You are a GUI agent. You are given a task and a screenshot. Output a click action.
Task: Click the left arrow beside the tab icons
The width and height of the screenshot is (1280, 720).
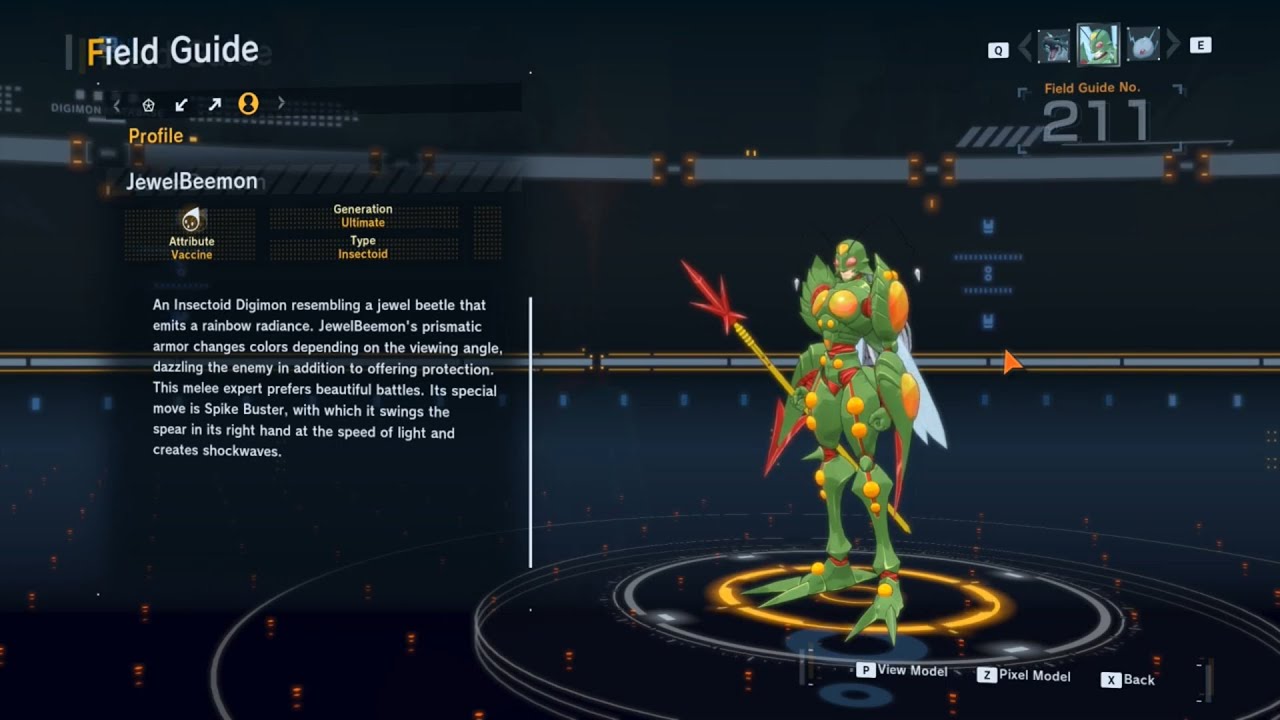[117, 104]
